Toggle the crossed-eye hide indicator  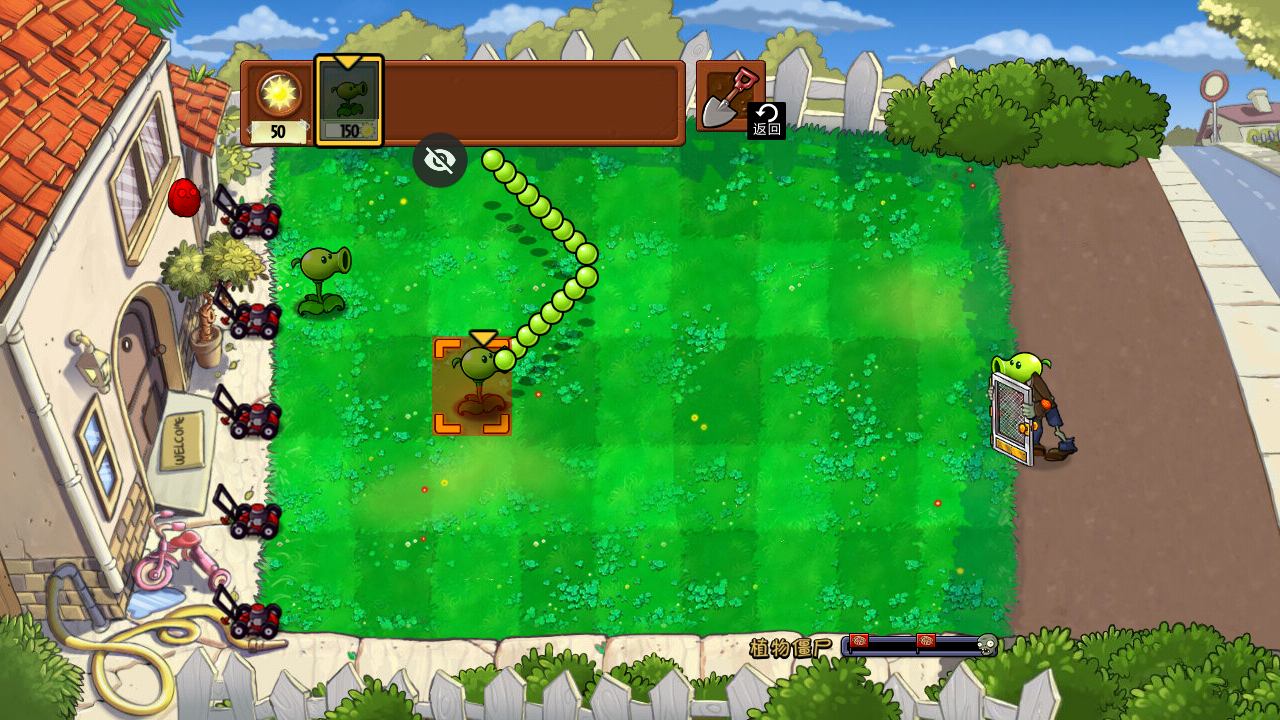(x=440, y=160)
